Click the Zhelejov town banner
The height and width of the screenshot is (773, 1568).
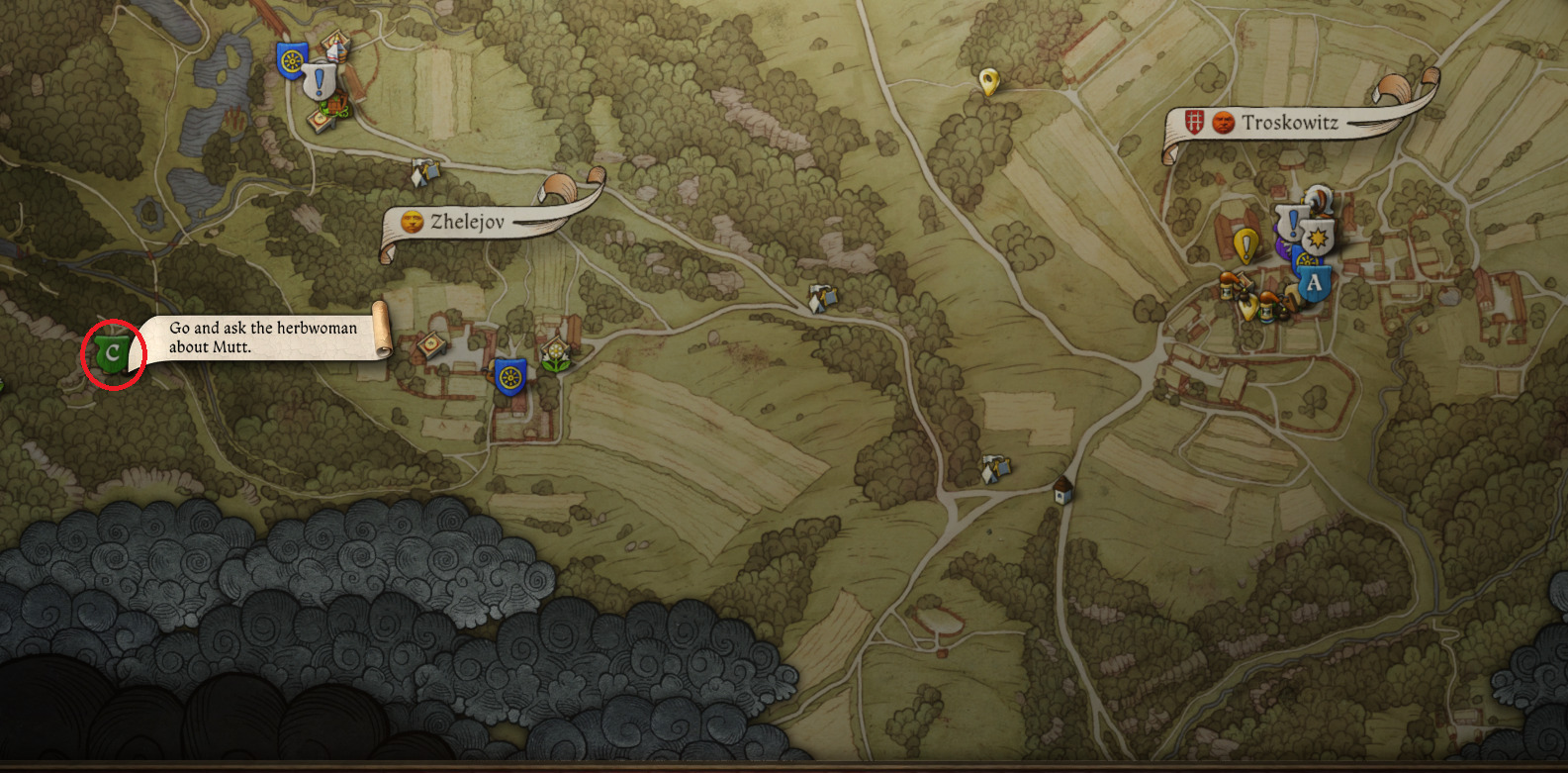467,222
